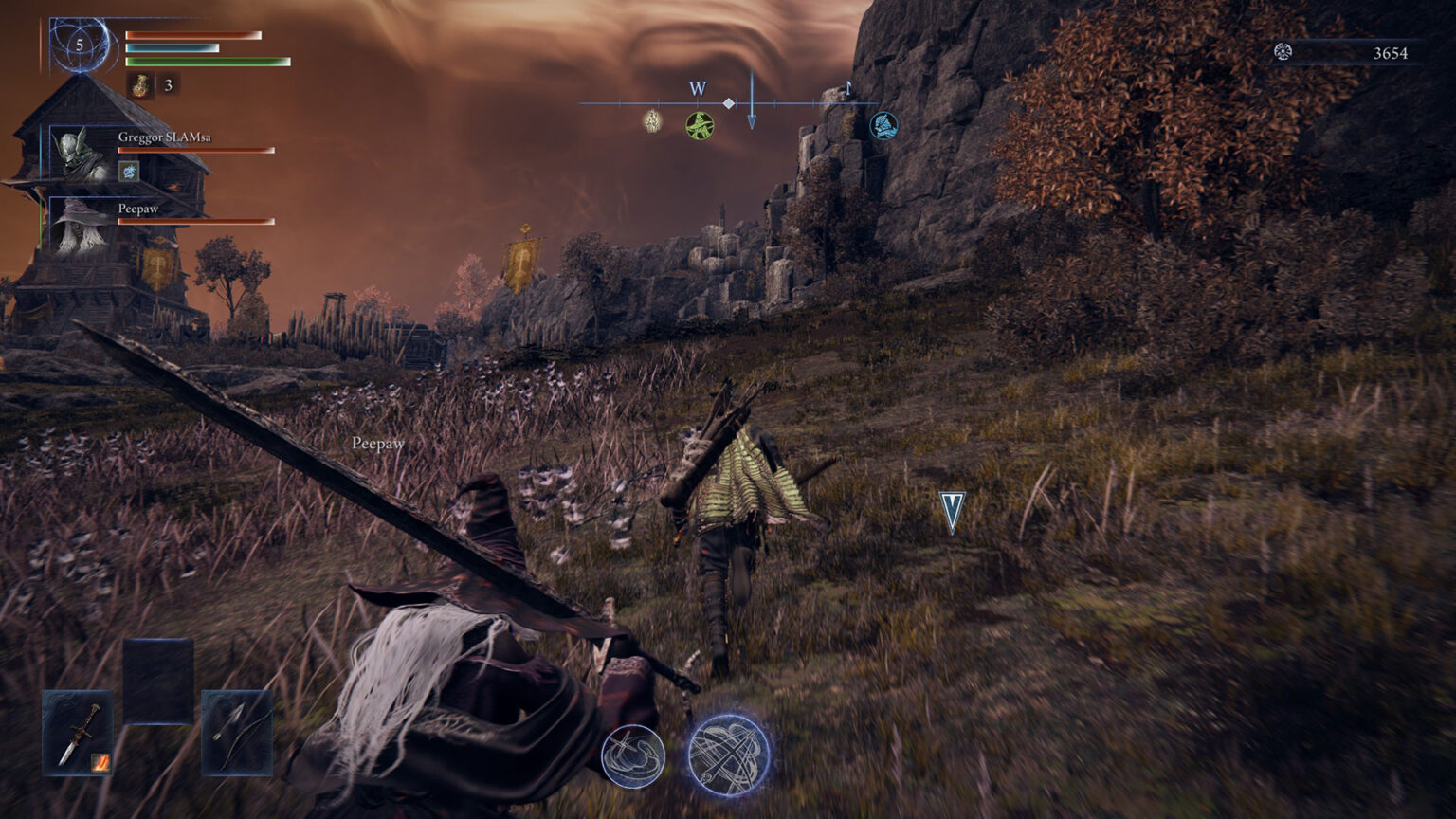
Task: Click the Peepaw floating name label
Action: point(376,442)
